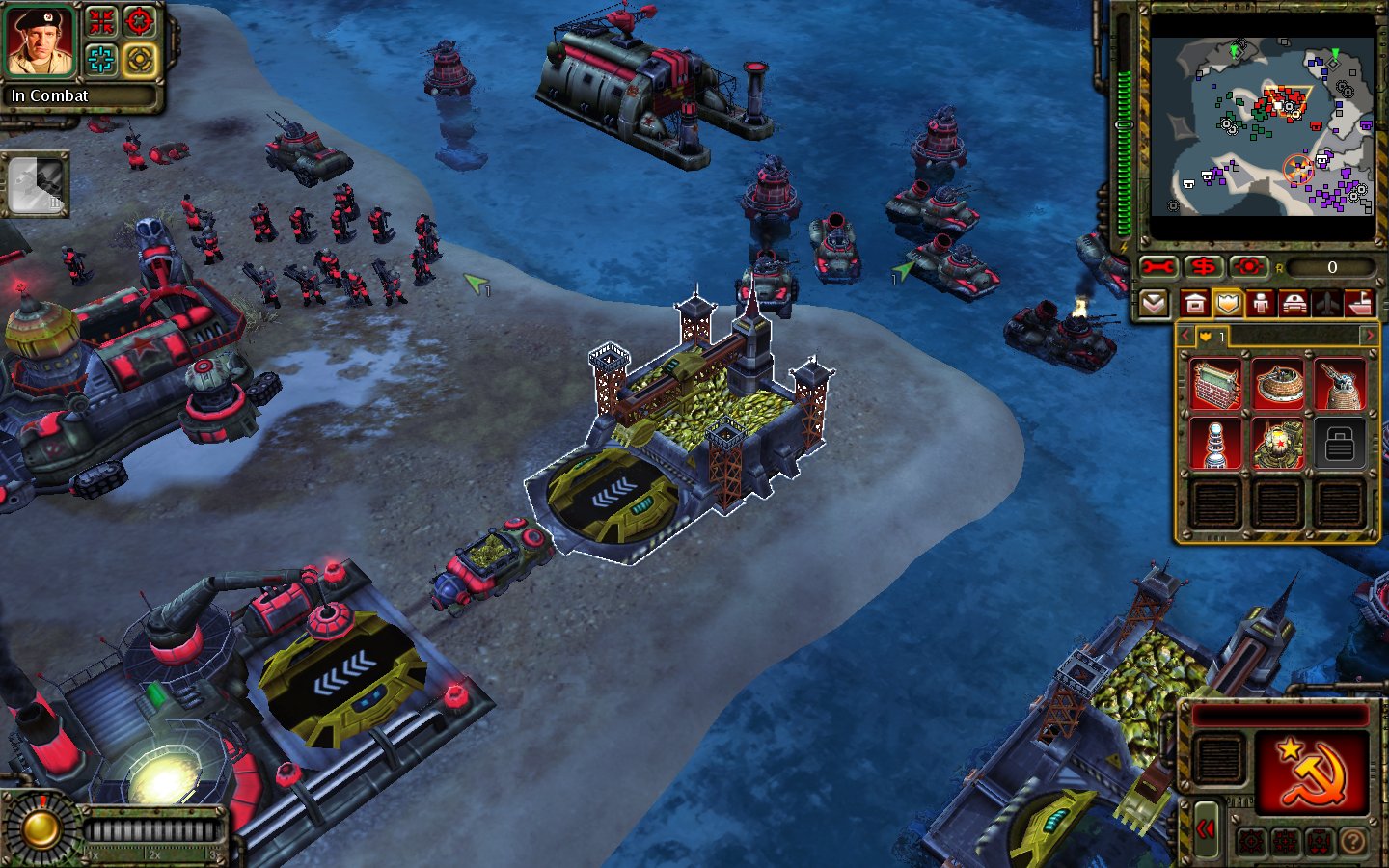
Task: Choose the red crosshair strike order
Action: (x=141, y=21)
